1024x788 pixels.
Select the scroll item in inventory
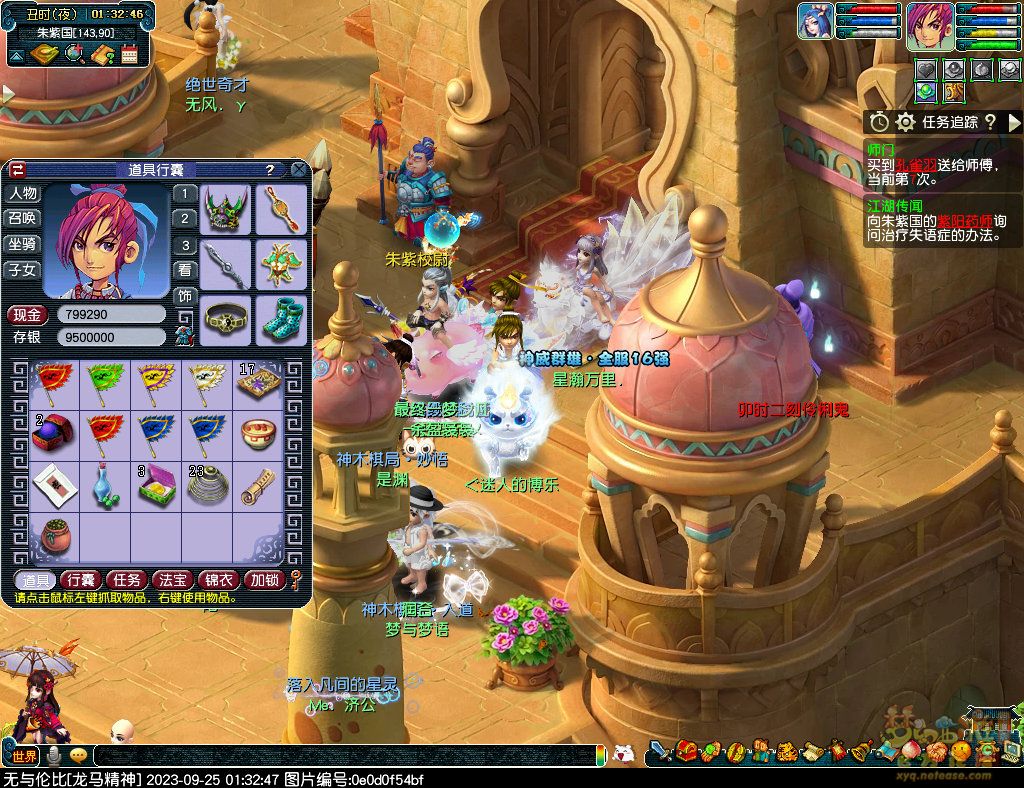(x=258, y=484)
